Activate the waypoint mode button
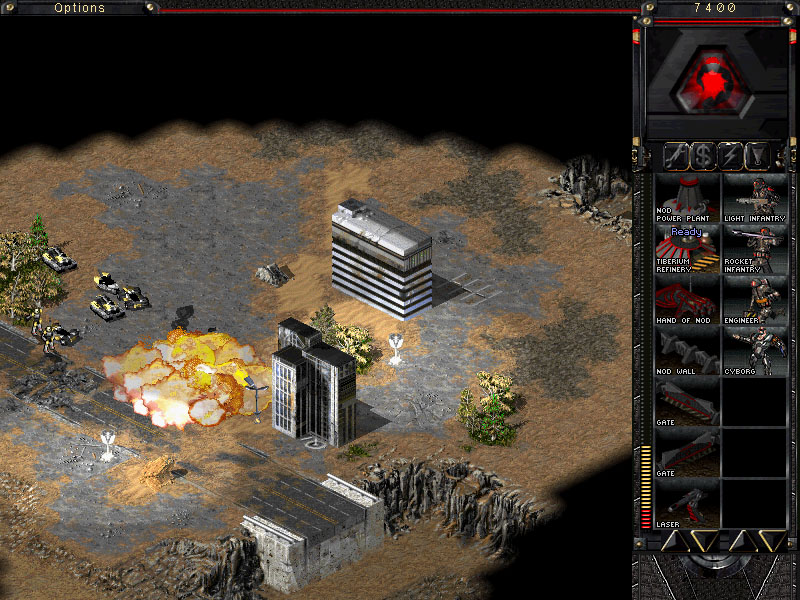This screenshot has width=800, height=600. pyautogui.click(x=760, y=156)
